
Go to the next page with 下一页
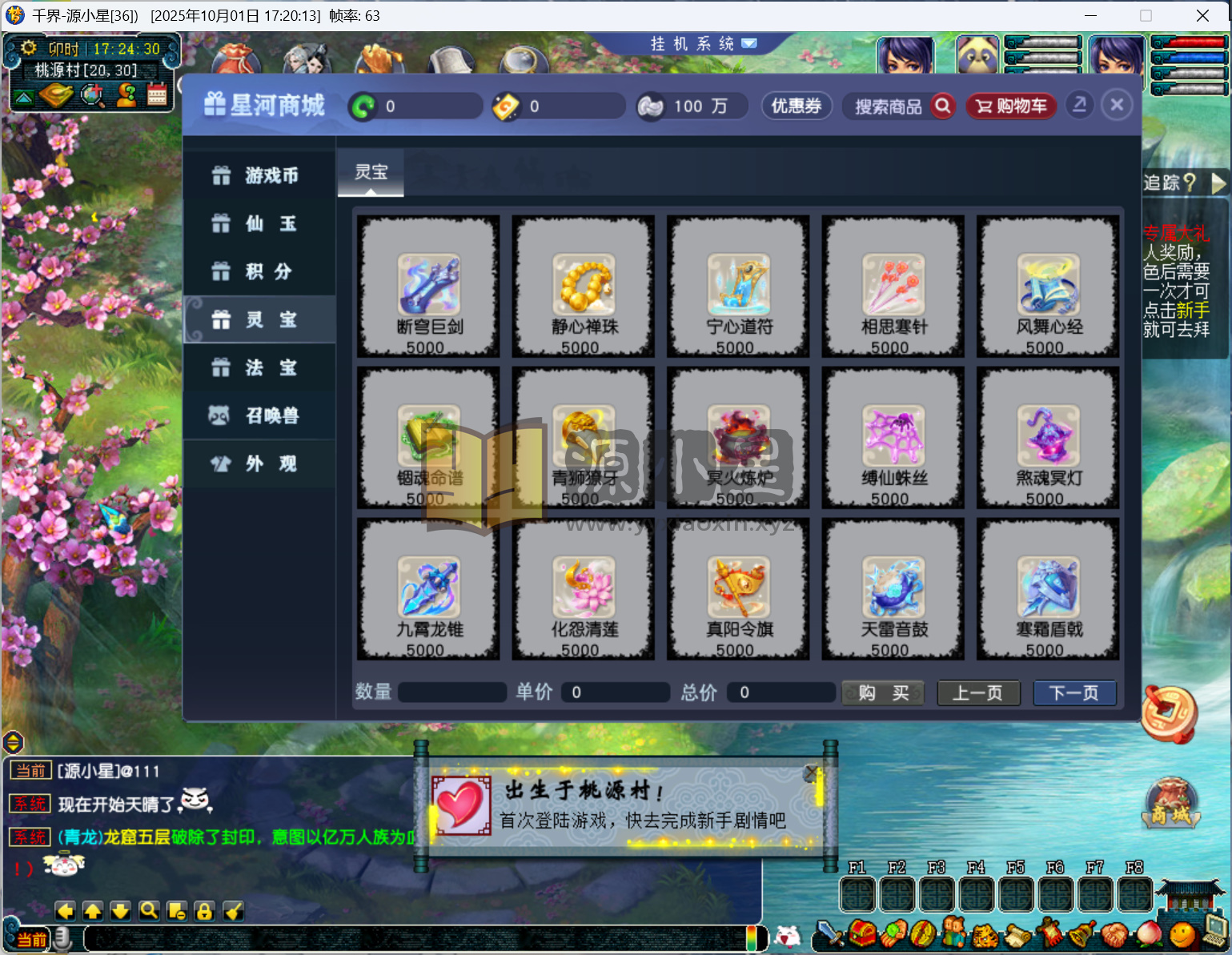[1074, 692]
